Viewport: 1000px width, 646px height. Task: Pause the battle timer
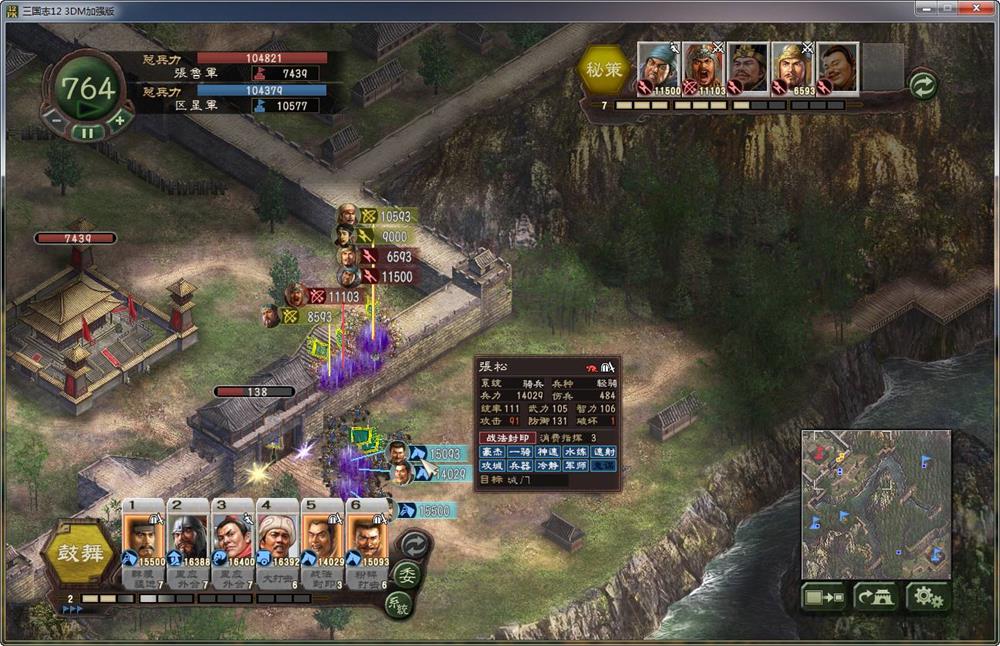87,131
